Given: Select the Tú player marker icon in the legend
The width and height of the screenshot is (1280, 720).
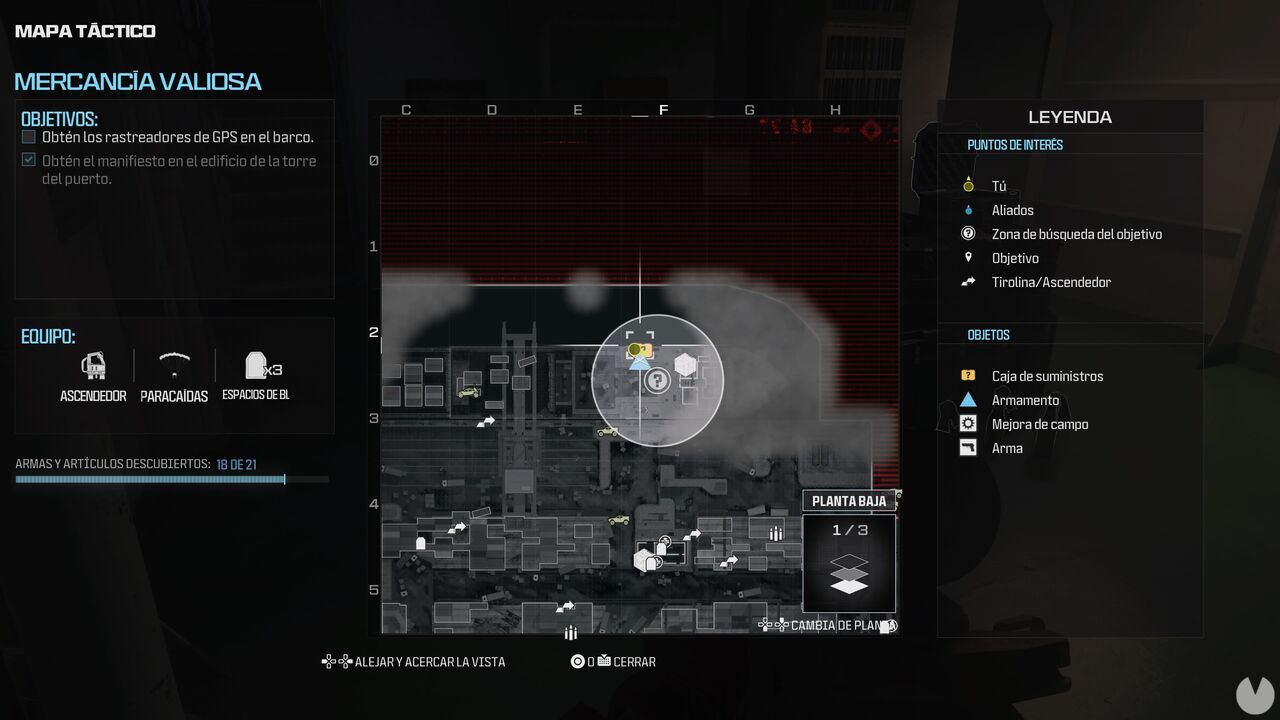Looking at the screenshot, I should point(968,185).
